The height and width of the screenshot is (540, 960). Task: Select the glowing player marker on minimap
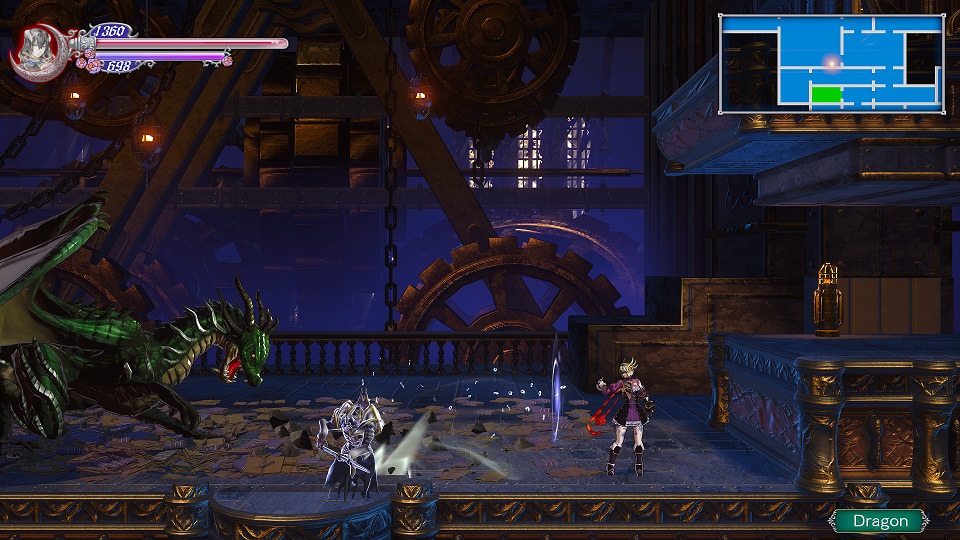click(x=831, y=63)
